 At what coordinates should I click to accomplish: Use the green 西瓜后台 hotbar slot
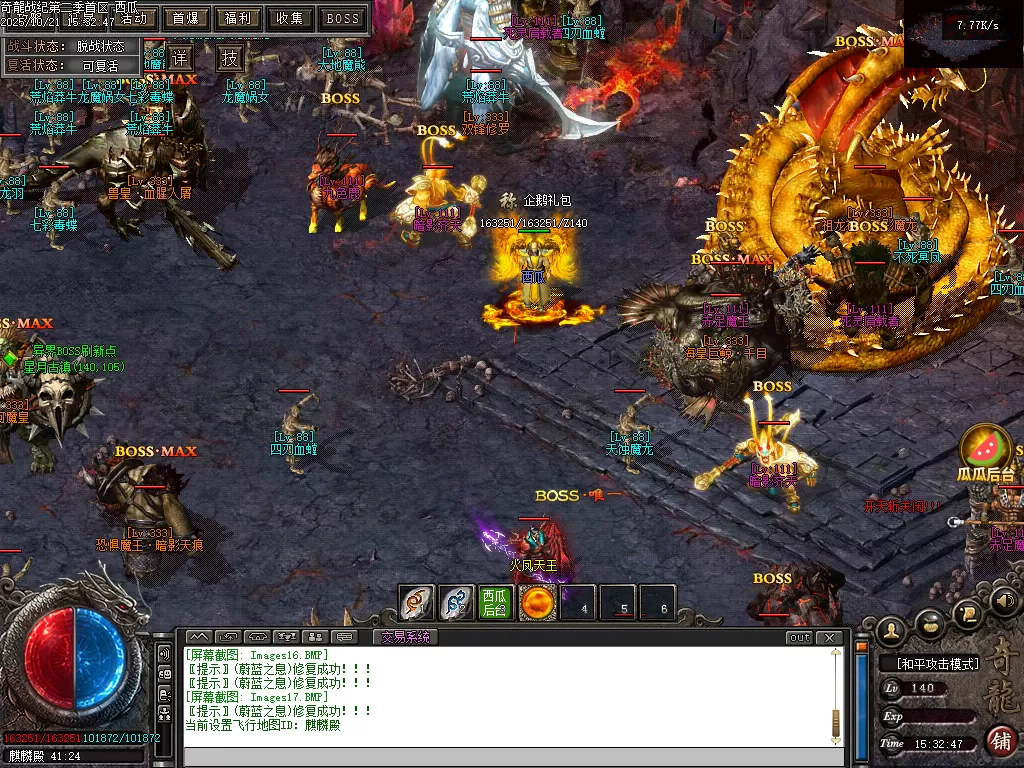pos(496,603)
